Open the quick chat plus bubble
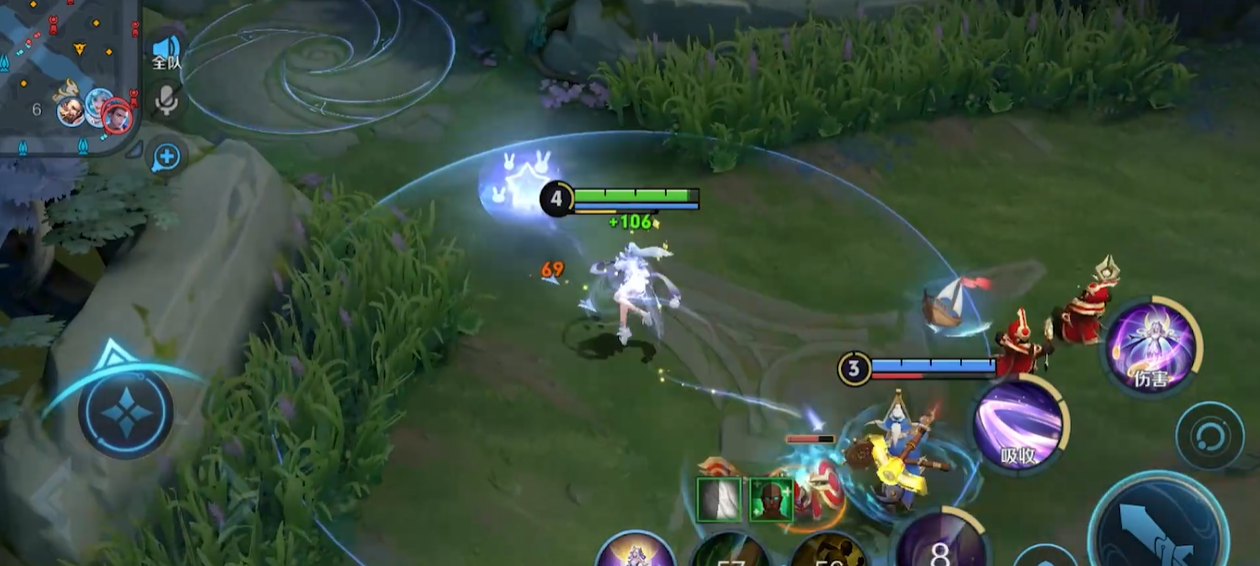Viewport: 1260px width, 566px height. pos(166,156)
